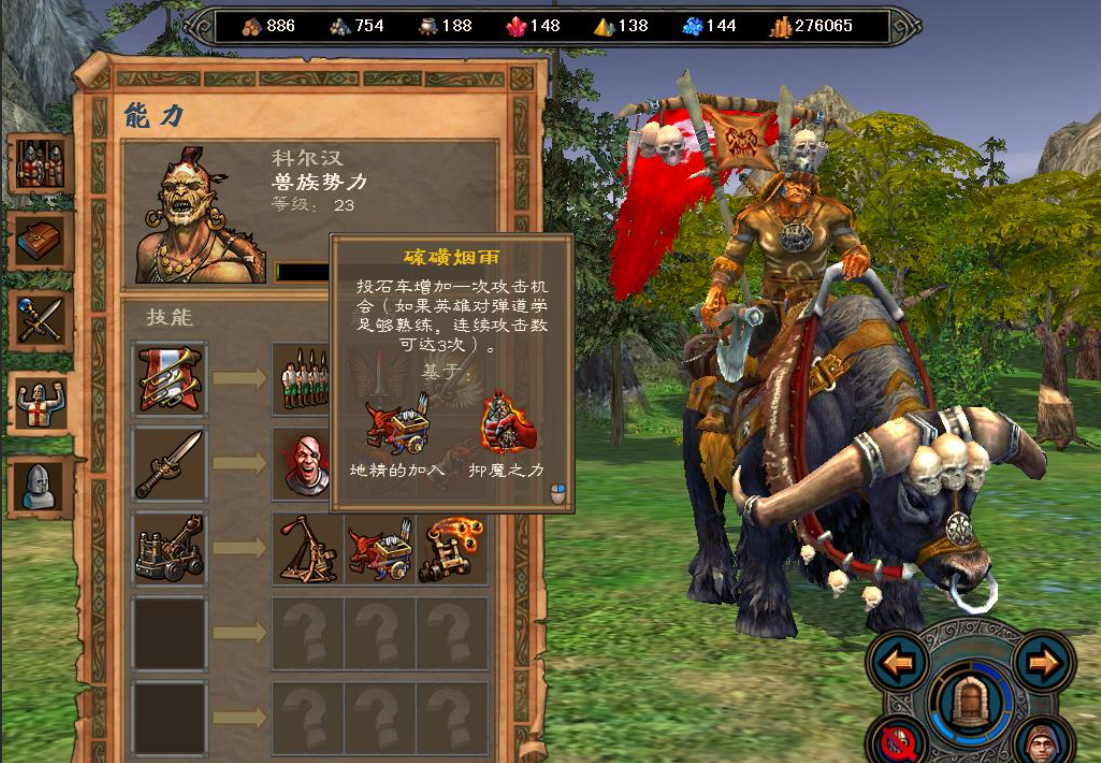Switch to the spellbook tab

pyautogui.click(x=41, y=241)
